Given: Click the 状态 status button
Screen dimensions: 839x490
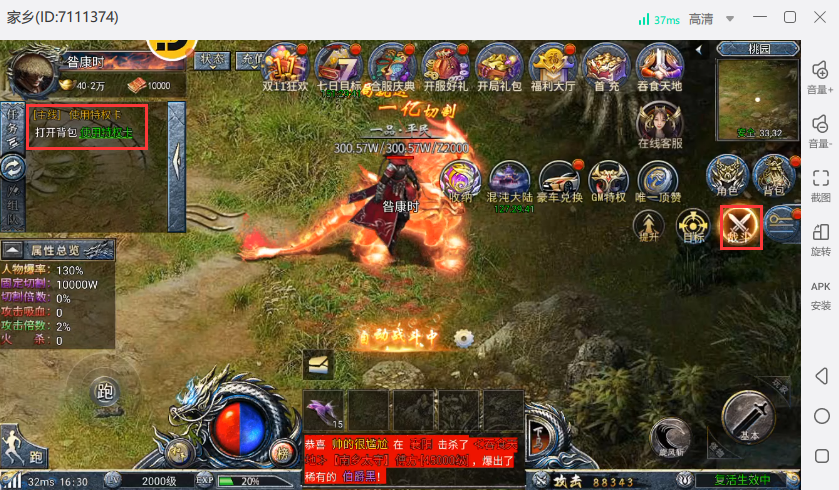Looking at the screenshot, I should pos(211,60).
